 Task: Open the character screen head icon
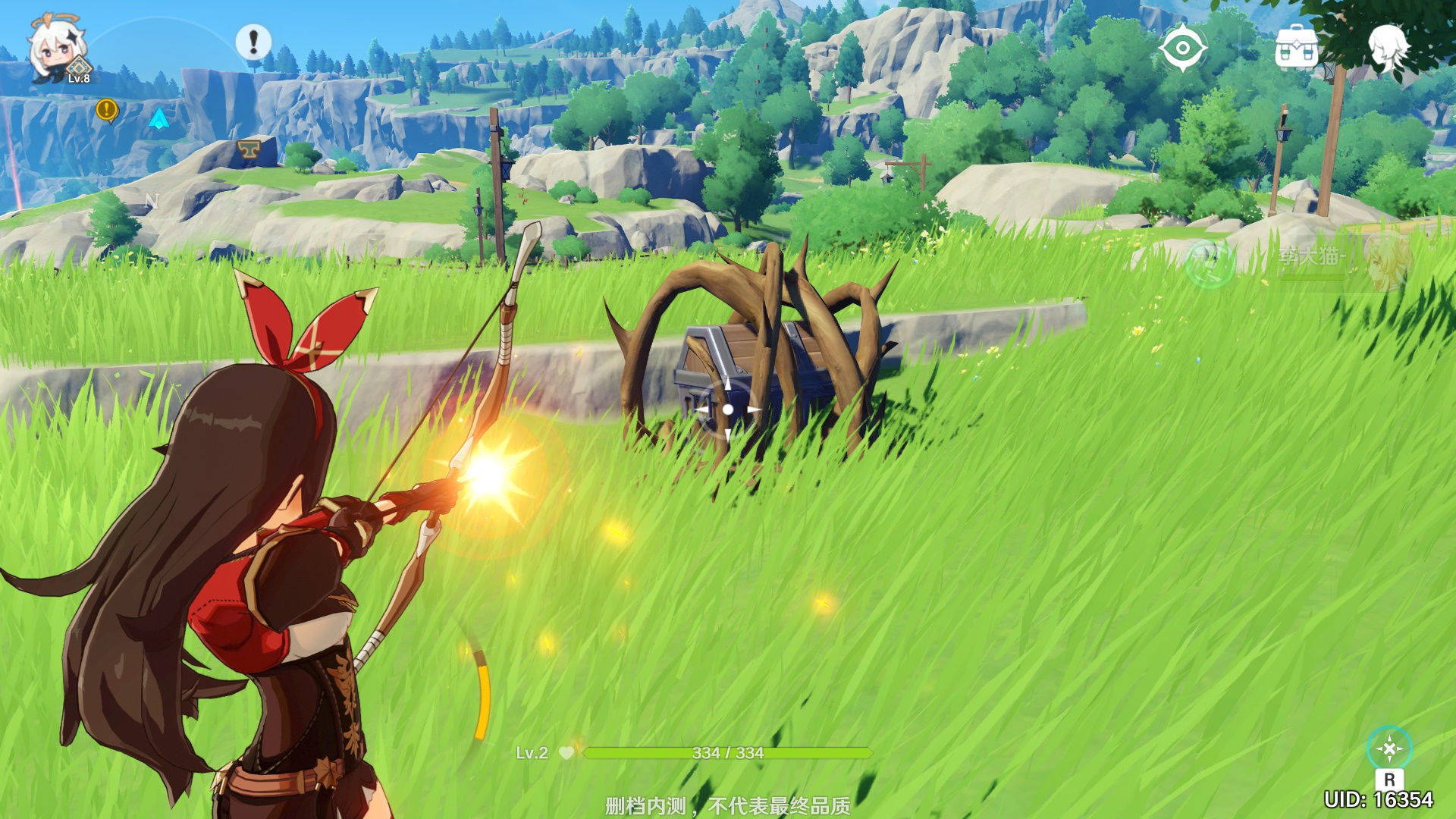pyautogui.click(x=1388, y=47)
